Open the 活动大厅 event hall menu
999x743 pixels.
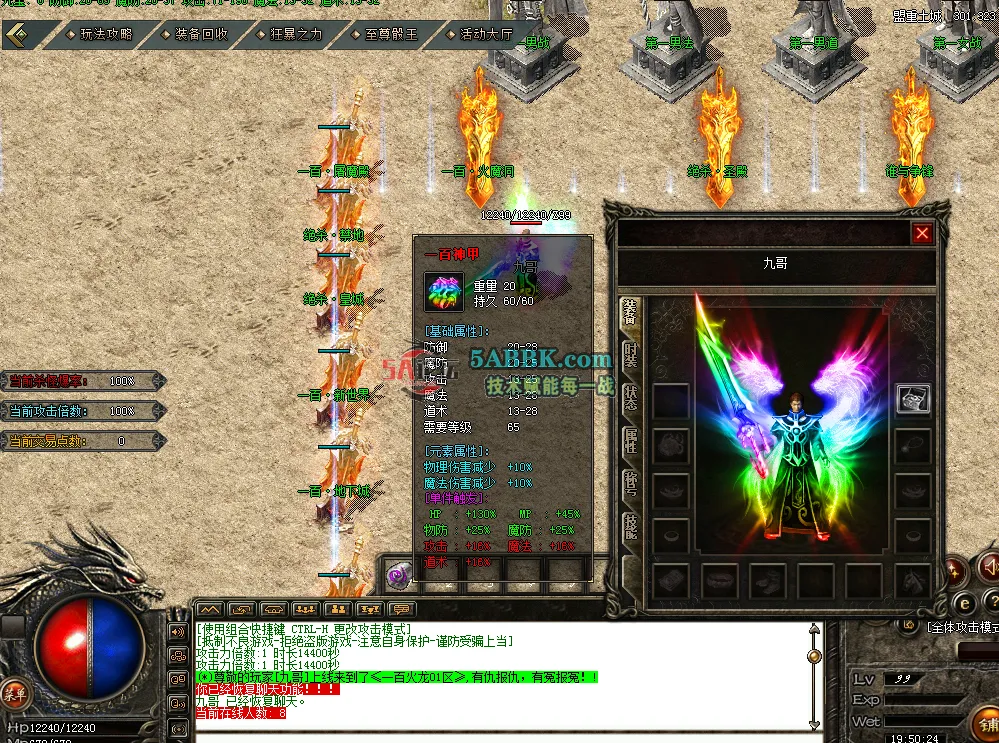(x=486, y=34)
